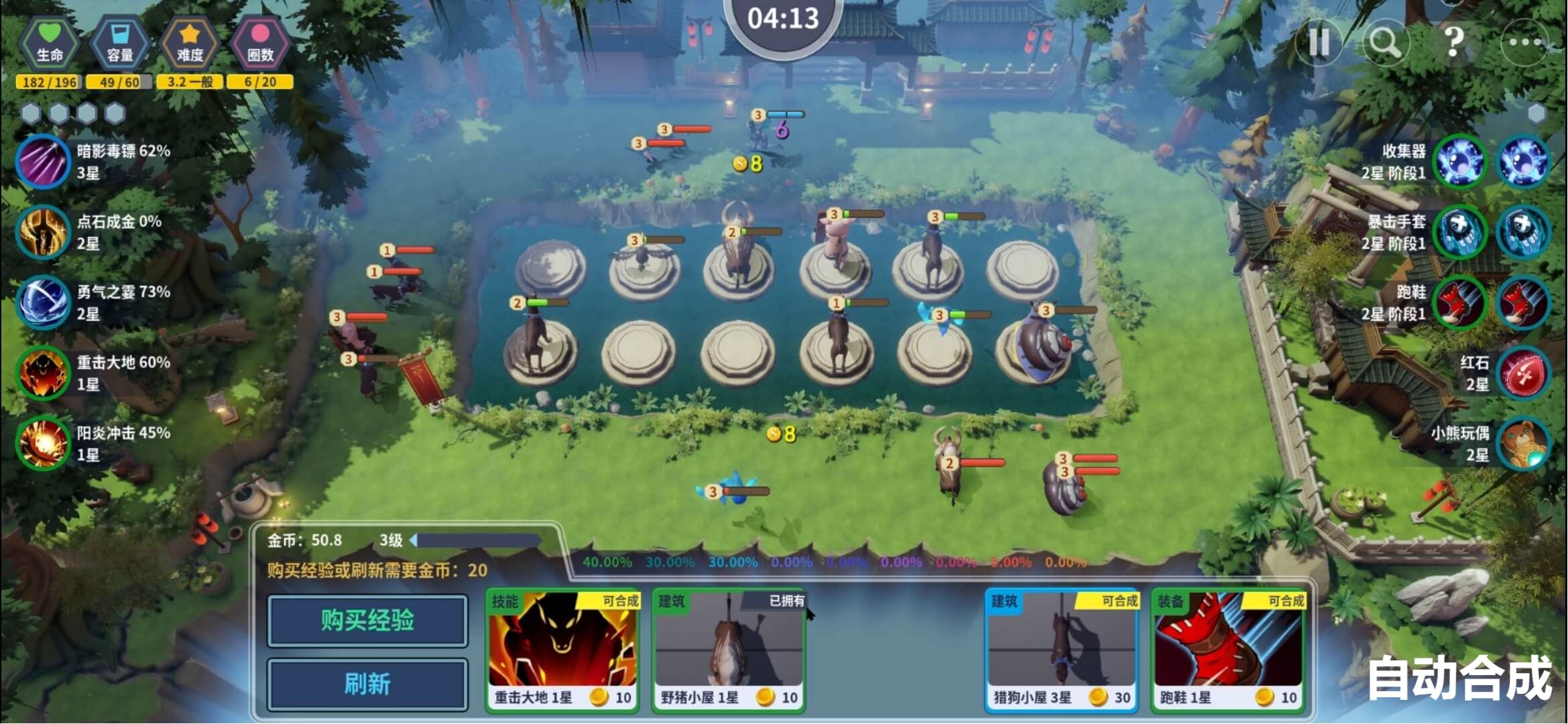Image resolution: width=1568 pixels, height=724 pixels.
Task: Select the 阳炎冲击 skill icon
Action: click(x=43, y=443)
